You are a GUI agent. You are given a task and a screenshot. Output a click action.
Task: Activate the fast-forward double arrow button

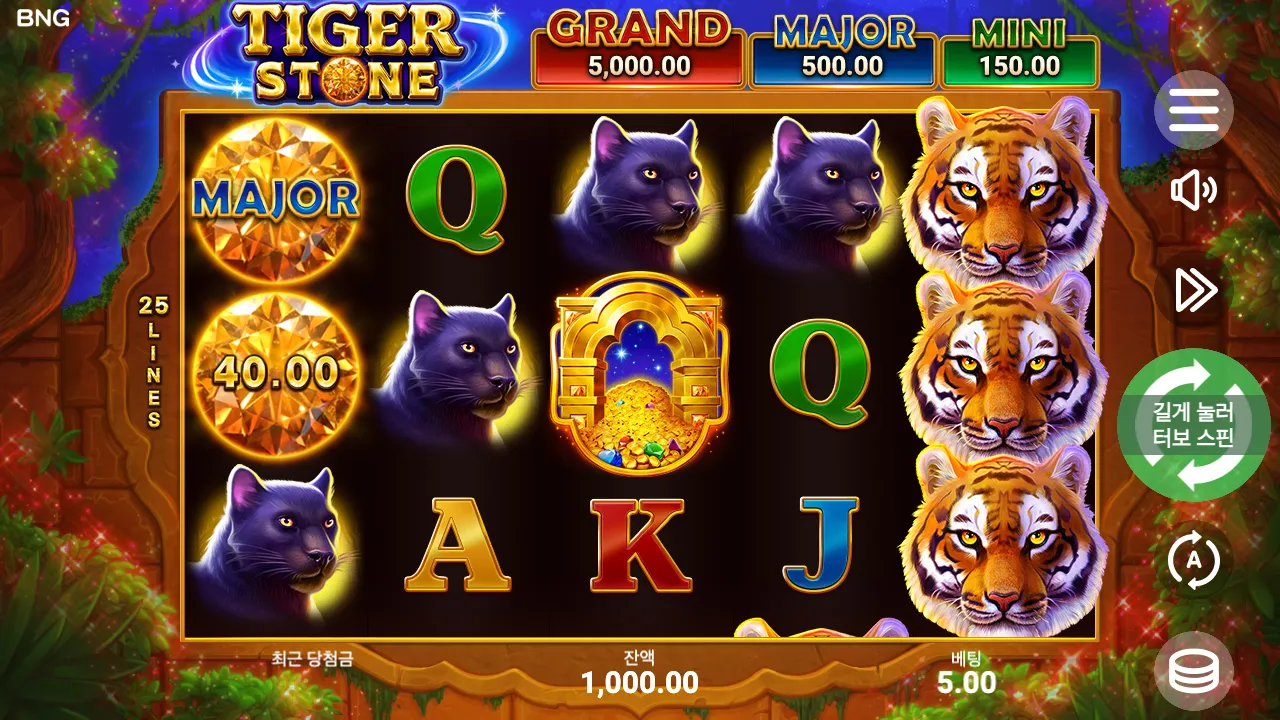click(x=1195, y=290)
